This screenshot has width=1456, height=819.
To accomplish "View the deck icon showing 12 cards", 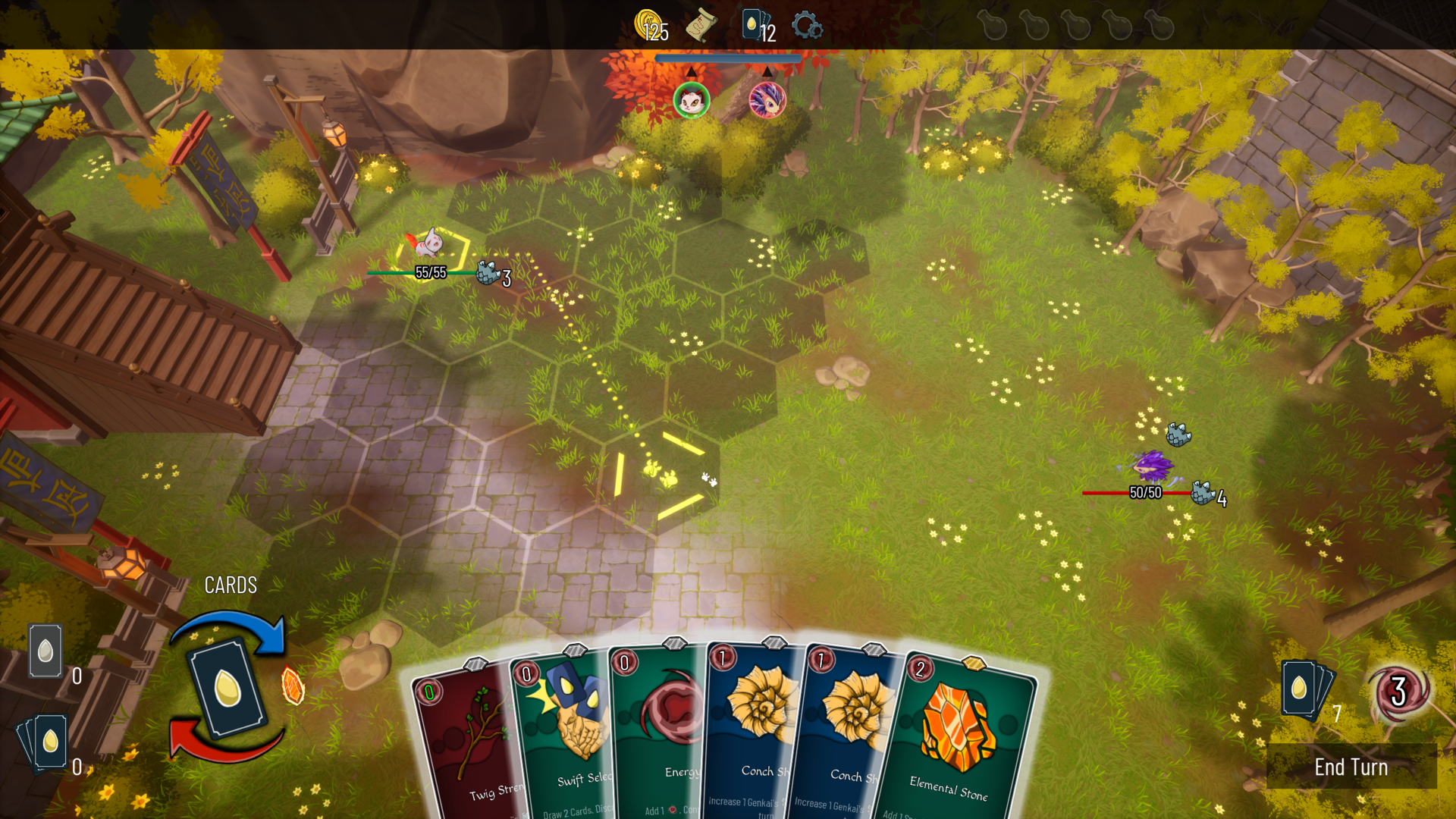I will pos(749,25).
